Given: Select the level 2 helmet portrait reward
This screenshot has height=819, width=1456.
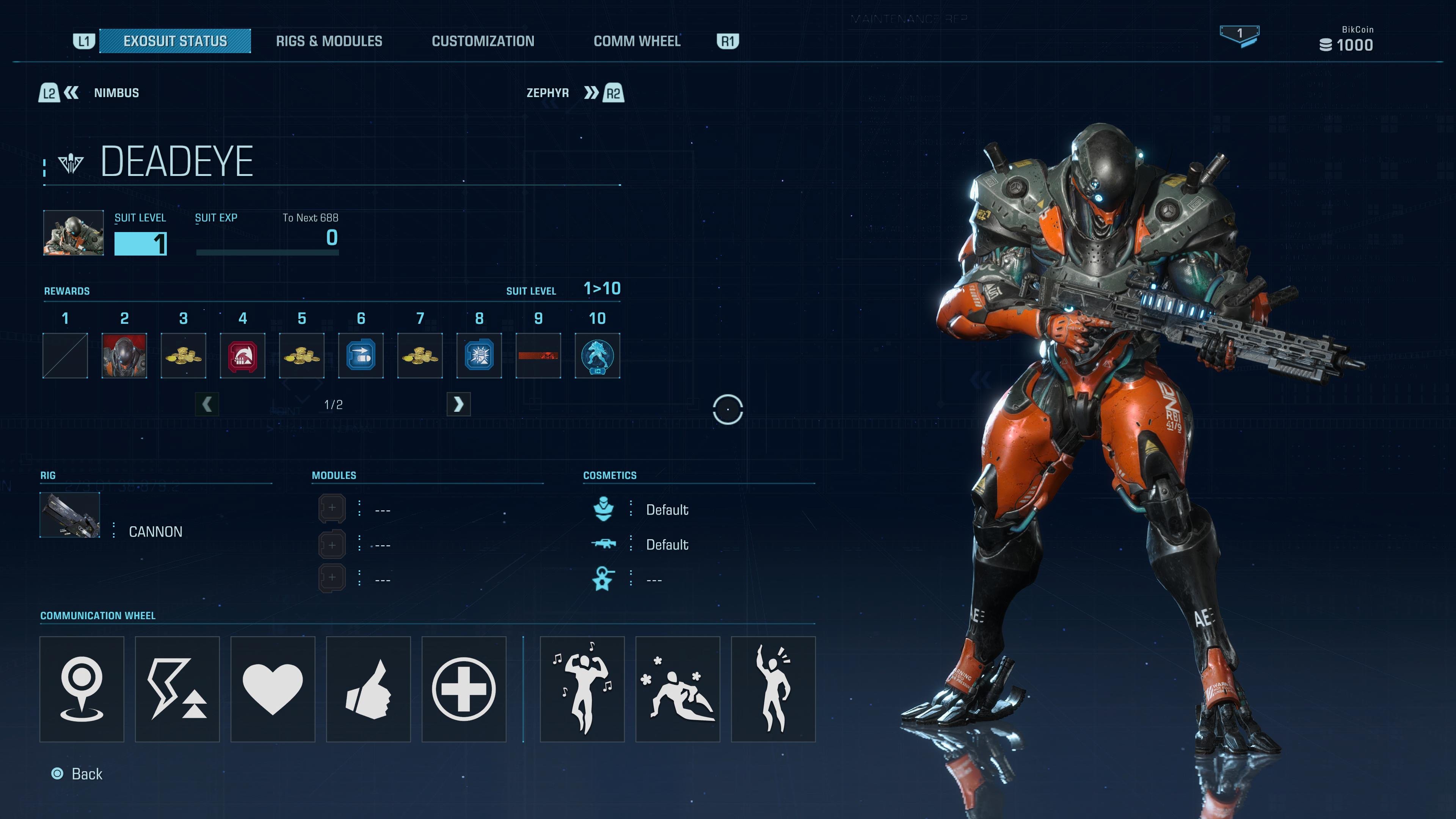Looking at the screenshot, I should [124, 356].
